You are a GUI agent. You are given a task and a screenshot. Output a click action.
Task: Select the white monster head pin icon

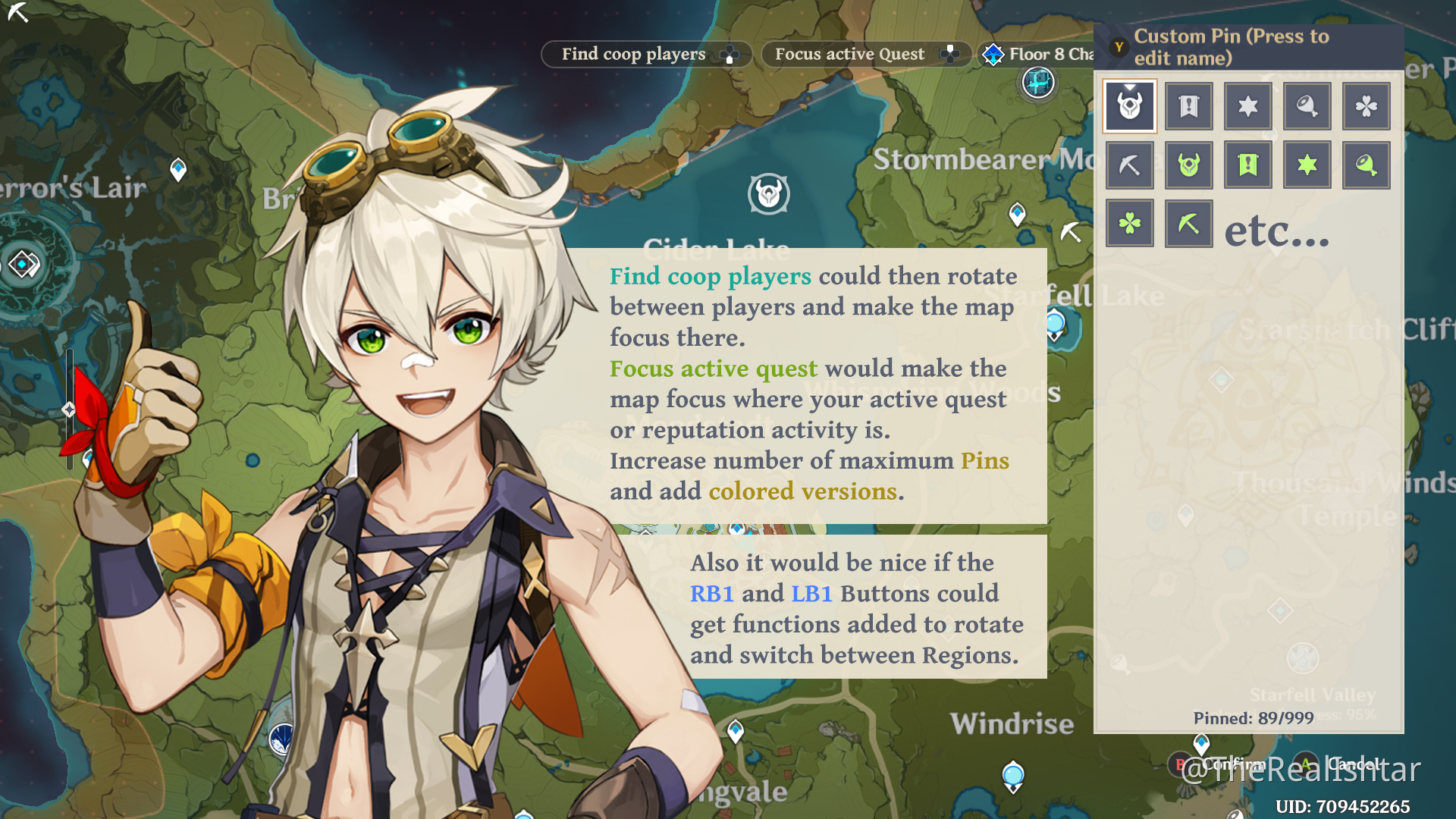[1129, 106]
